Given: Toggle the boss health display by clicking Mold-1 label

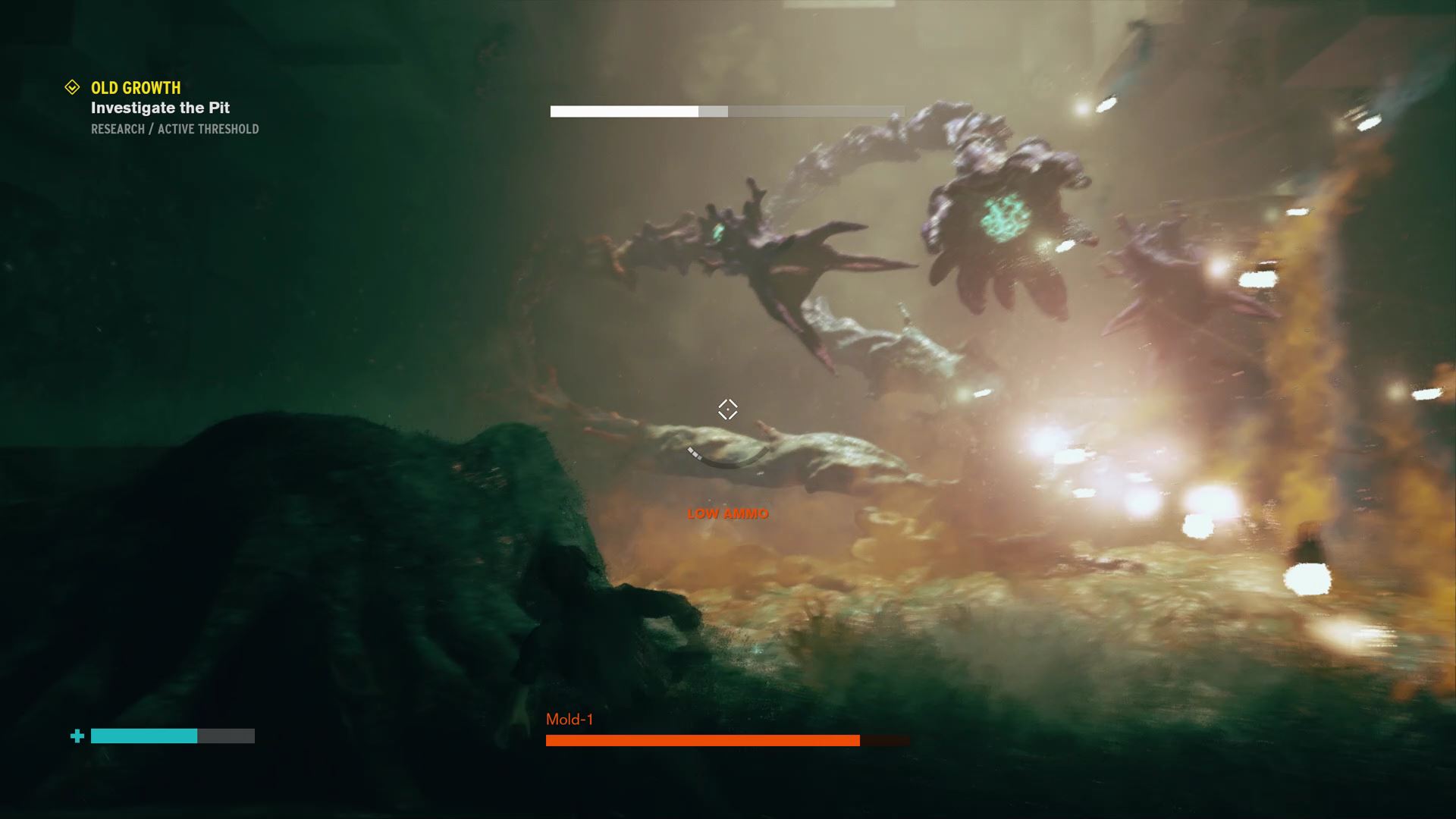Looking at the screenshot, I should pyautogui.click(x=571, y=720).
